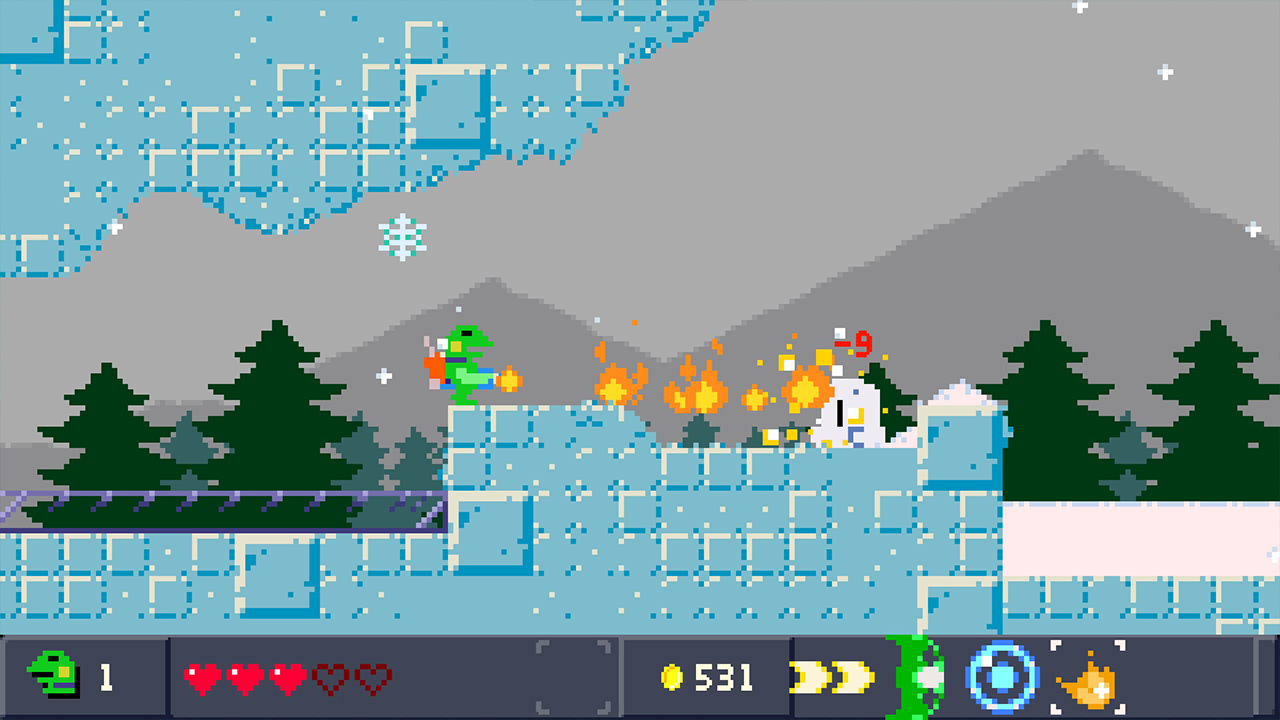Click the first crescent charge icon

pos(808,677)
